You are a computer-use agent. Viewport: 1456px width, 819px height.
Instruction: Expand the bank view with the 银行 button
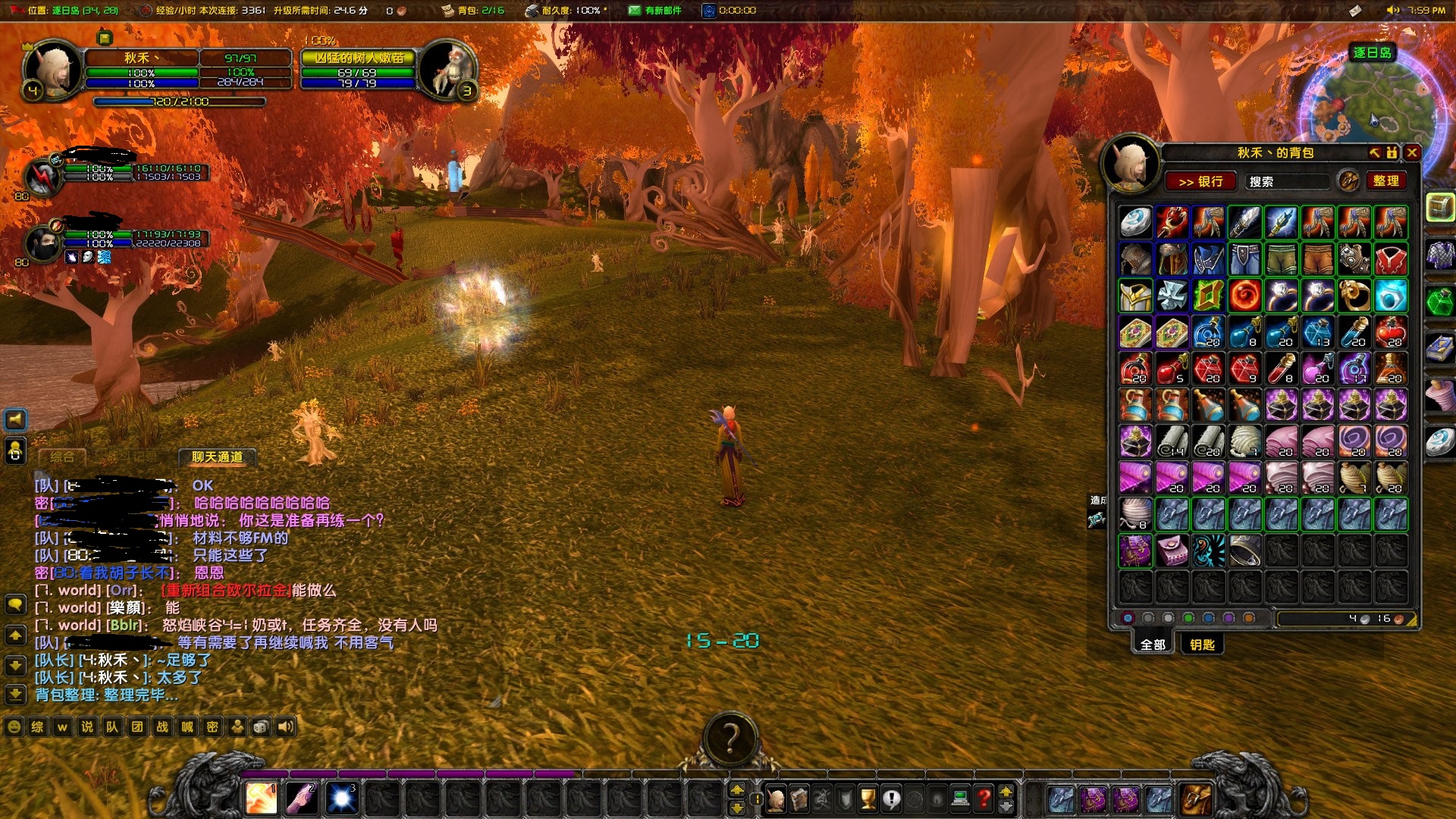click(x=1200, y=180)
